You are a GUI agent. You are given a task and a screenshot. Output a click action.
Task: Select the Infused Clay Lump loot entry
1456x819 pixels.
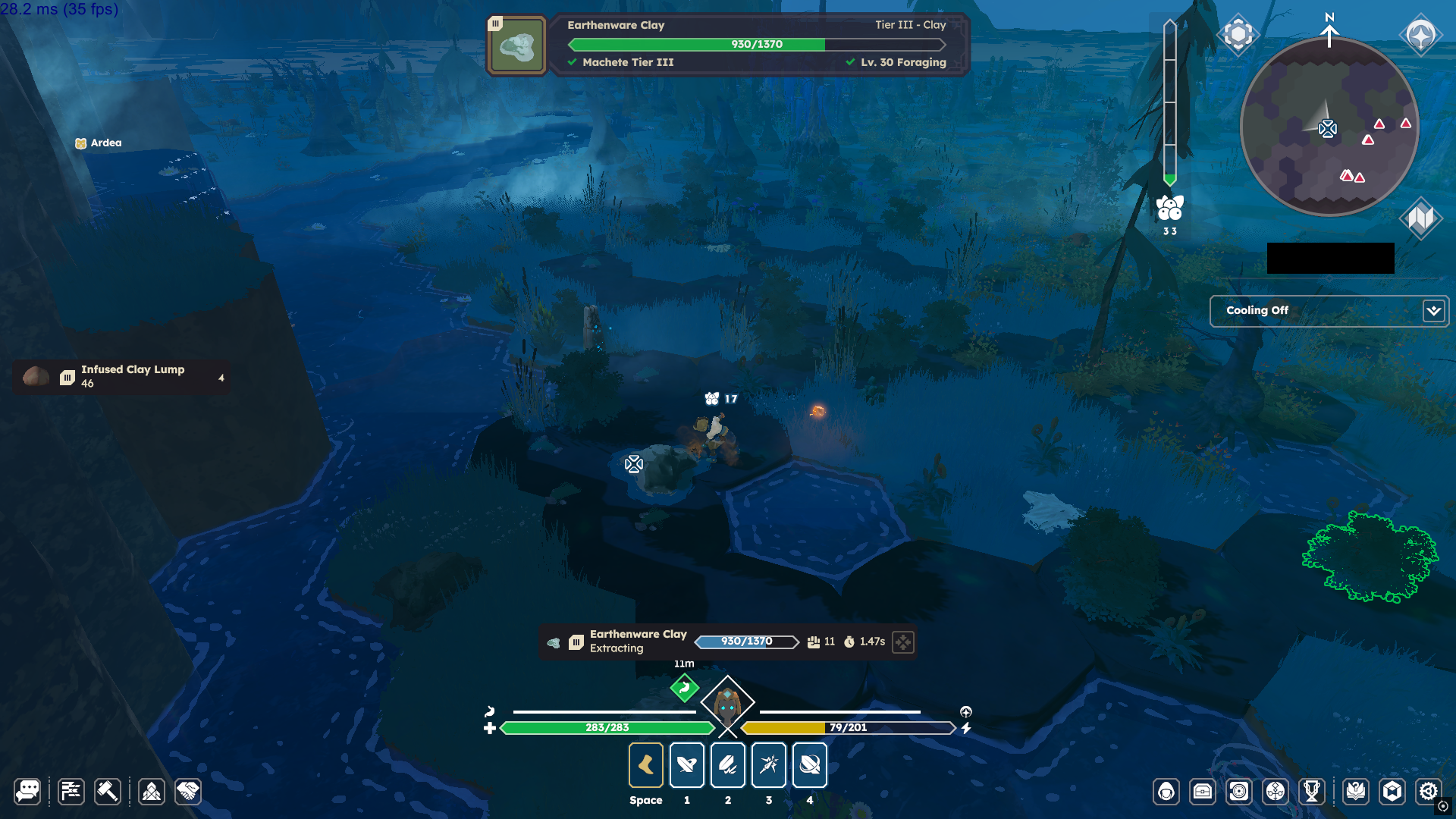121,376
